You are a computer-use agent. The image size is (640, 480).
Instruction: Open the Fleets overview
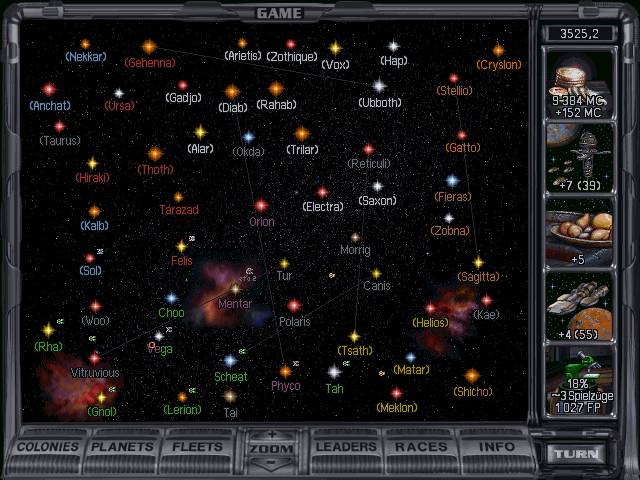(x=198, y=447)
